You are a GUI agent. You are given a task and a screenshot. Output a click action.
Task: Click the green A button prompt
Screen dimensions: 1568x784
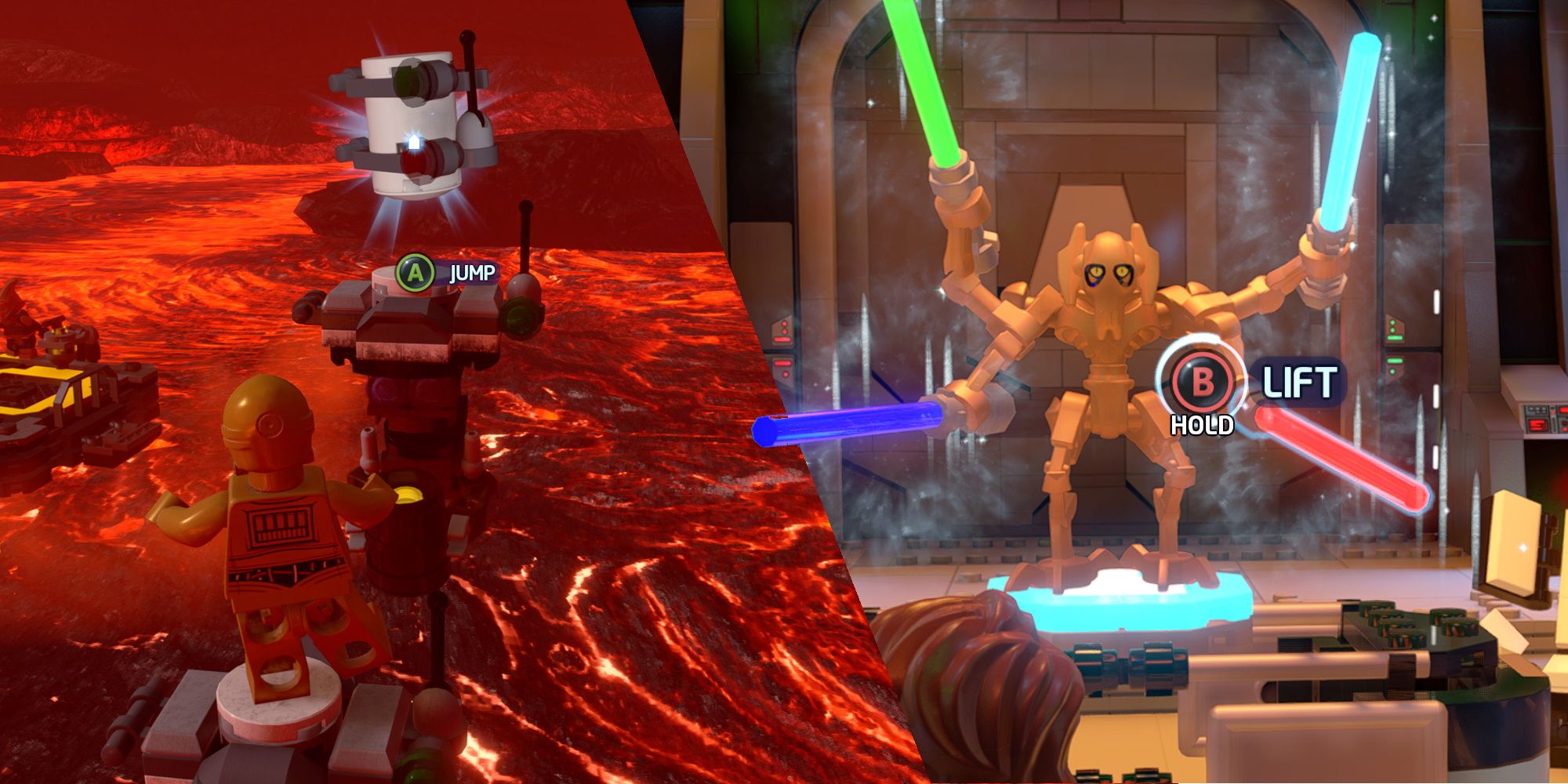(x=414, y=273)
